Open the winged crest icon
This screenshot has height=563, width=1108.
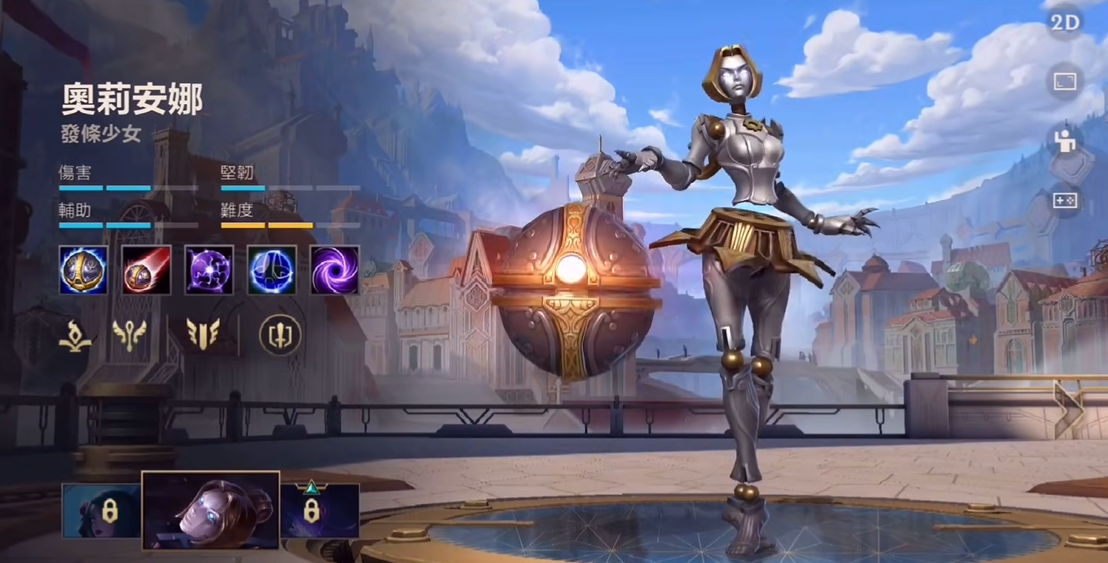202,335
